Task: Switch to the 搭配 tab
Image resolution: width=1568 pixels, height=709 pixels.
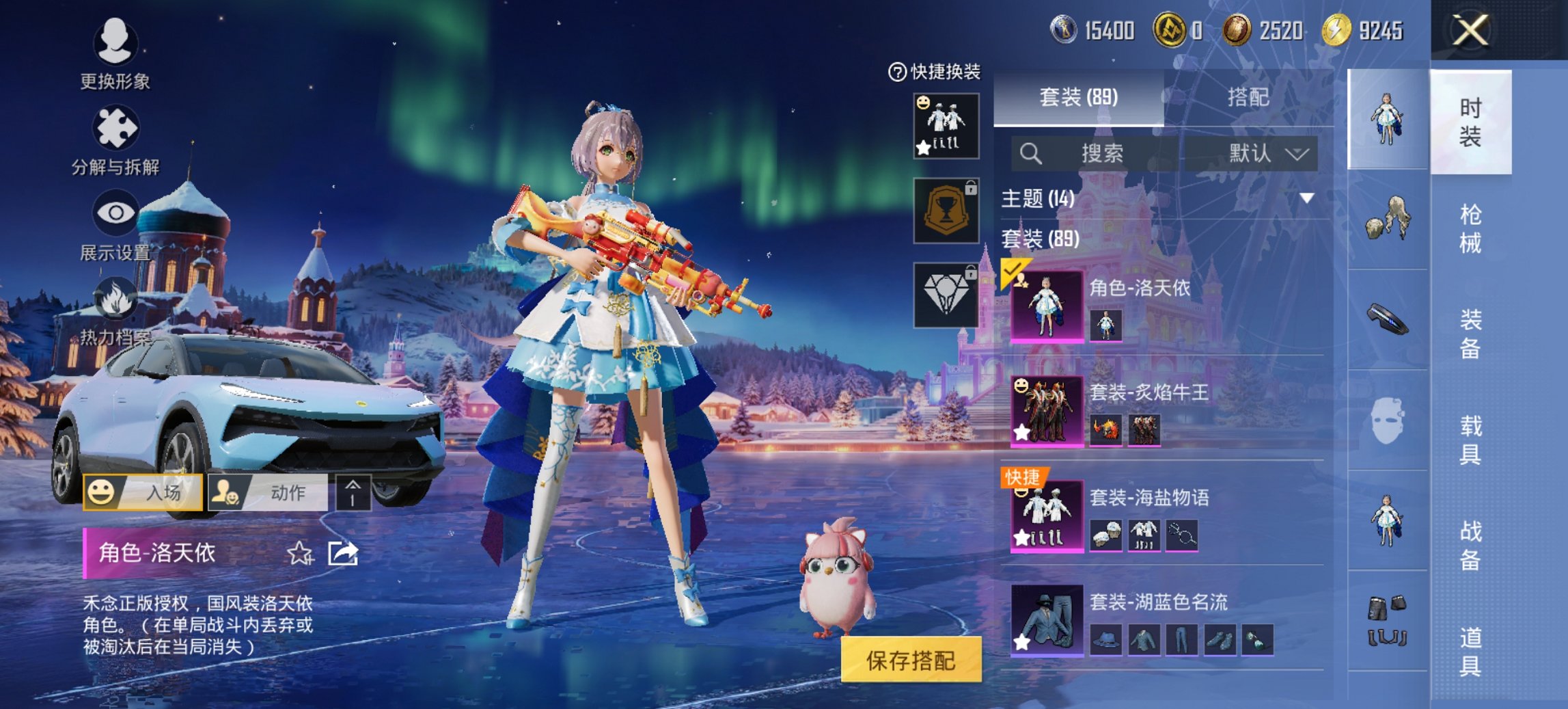Action: [x=1248, y=98]
